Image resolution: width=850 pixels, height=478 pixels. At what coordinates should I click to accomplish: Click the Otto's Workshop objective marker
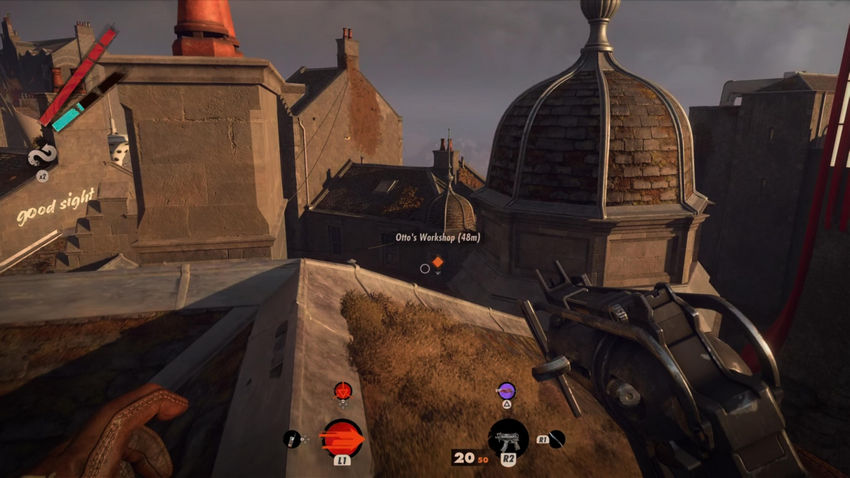click(437, 262)
